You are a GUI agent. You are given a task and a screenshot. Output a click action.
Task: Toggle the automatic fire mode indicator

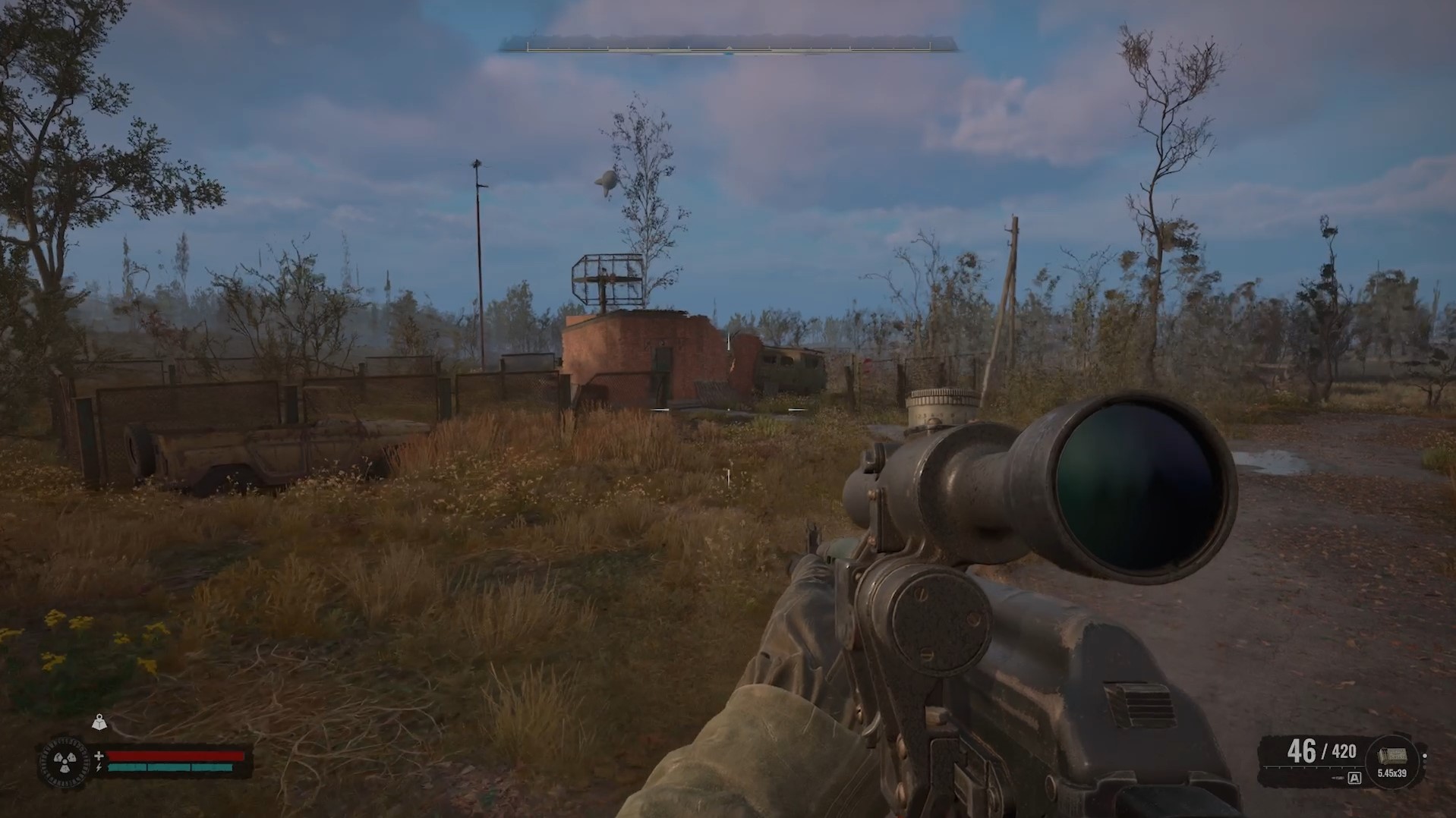[x=1354, y=778]
